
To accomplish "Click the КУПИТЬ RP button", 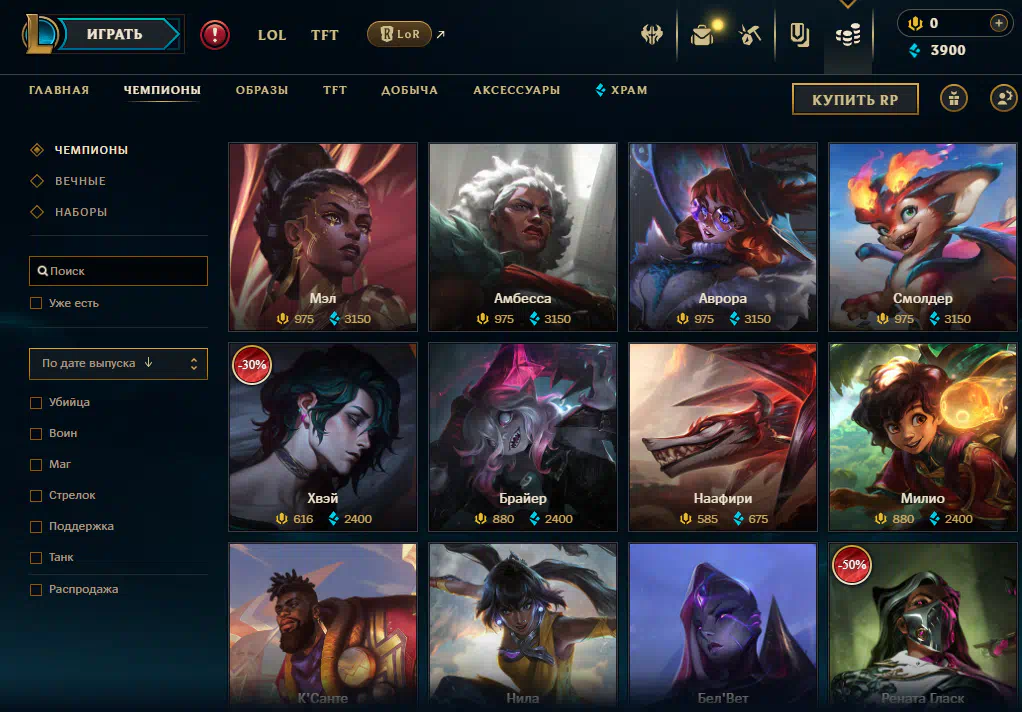I will click(855, 99).
